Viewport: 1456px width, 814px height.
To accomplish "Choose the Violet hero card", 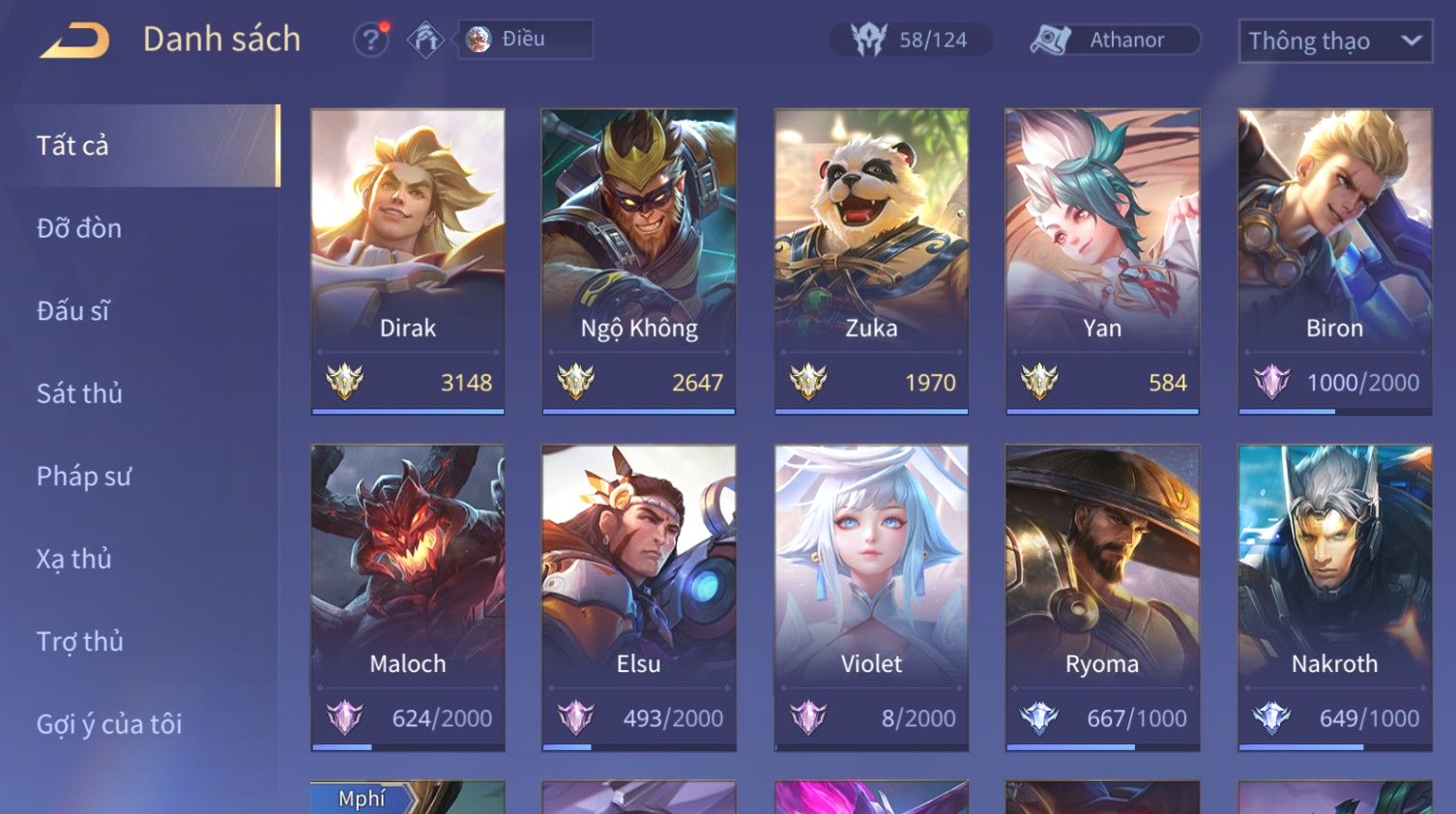I will pos(871,596).
